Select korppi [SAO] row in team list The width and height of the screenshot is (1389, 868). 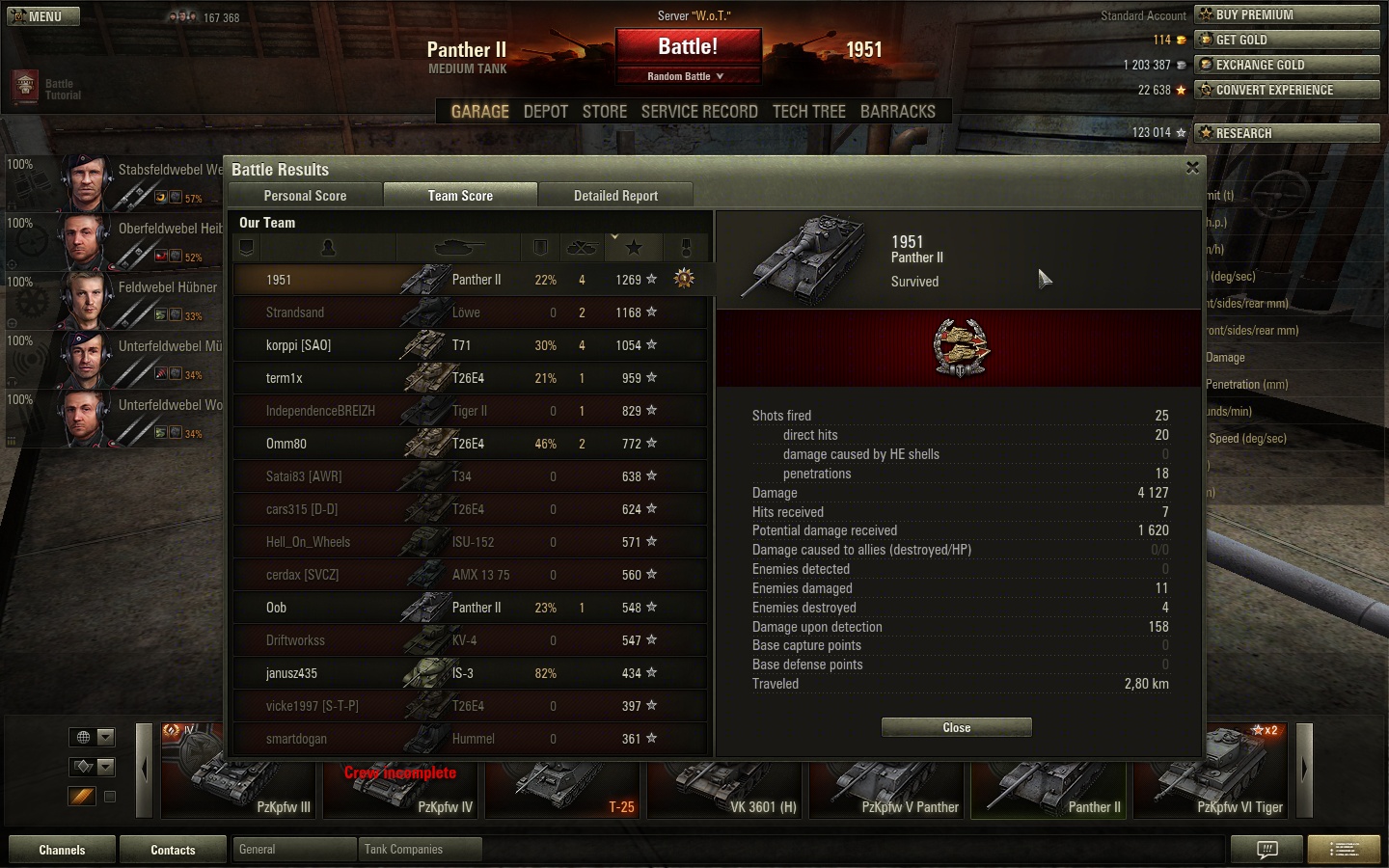point(471,345)
